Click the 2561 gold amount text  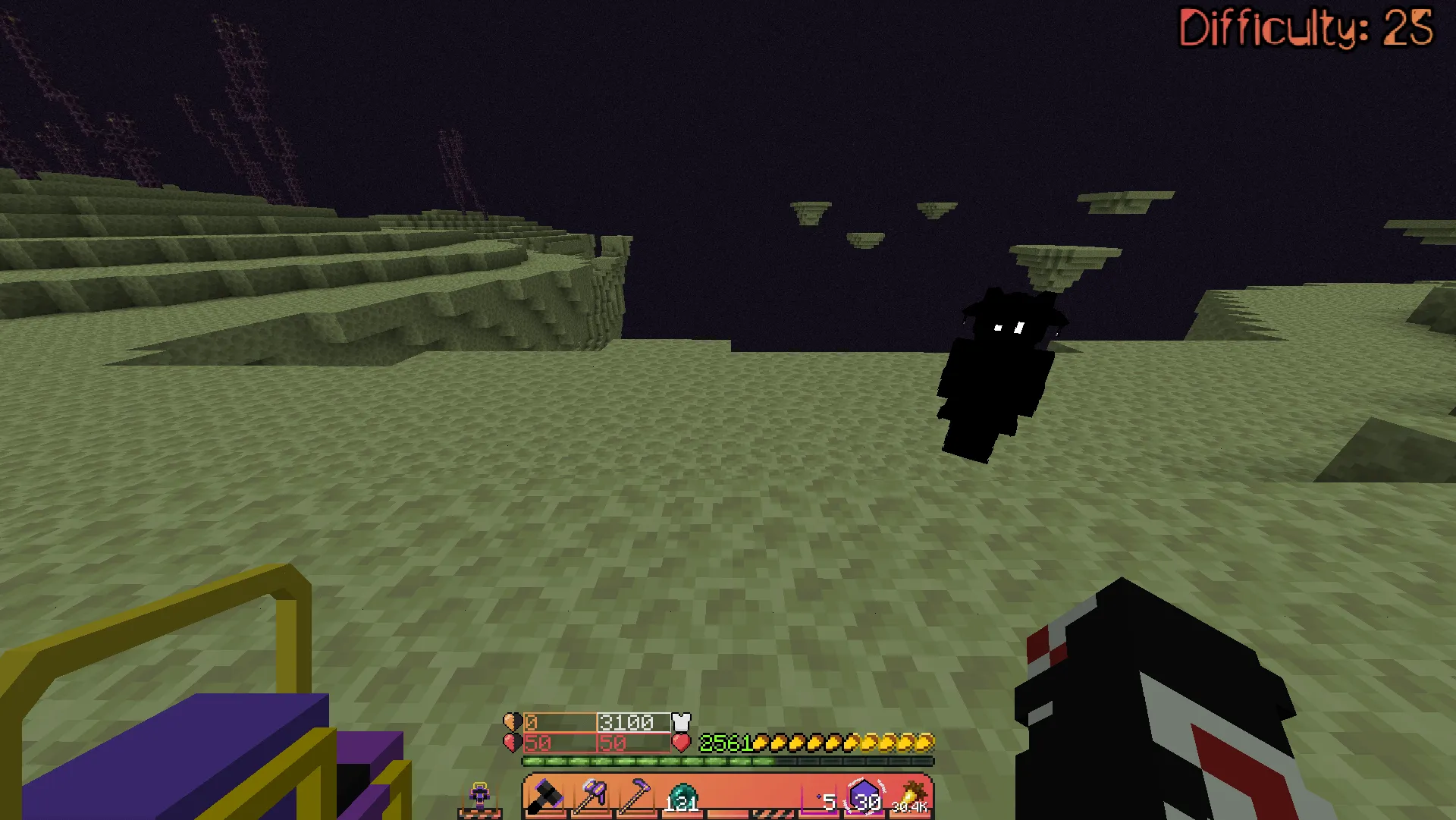point(724,743)
